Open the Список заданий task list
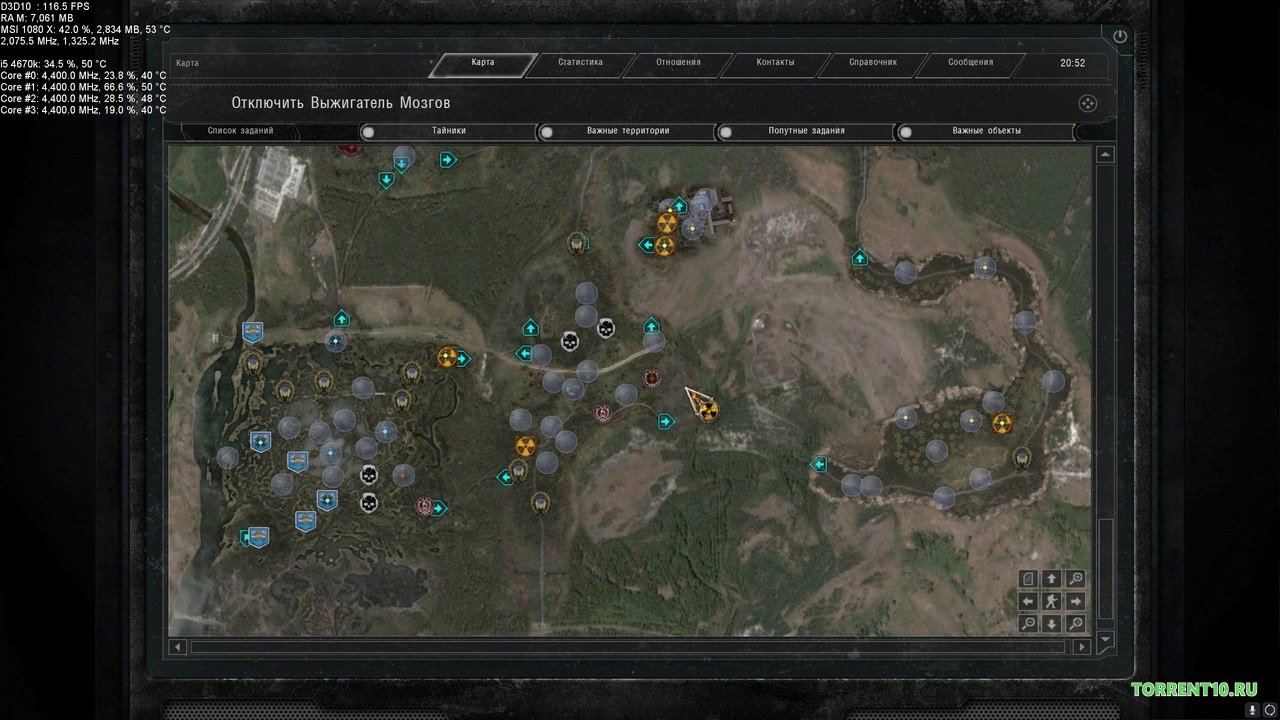 pos(240,131)
